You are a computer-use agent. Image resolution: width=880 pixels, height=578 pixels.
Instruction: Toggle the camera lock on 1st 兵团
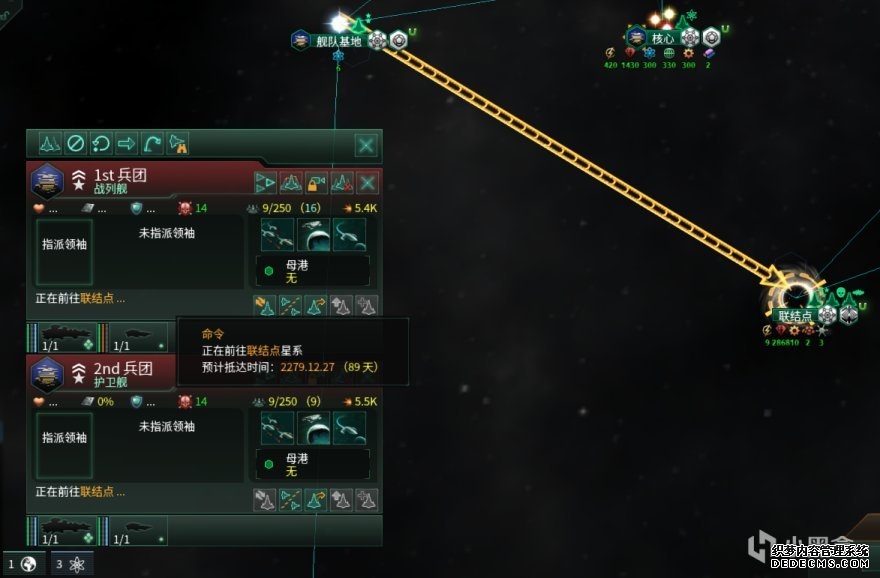pos(316,183)
